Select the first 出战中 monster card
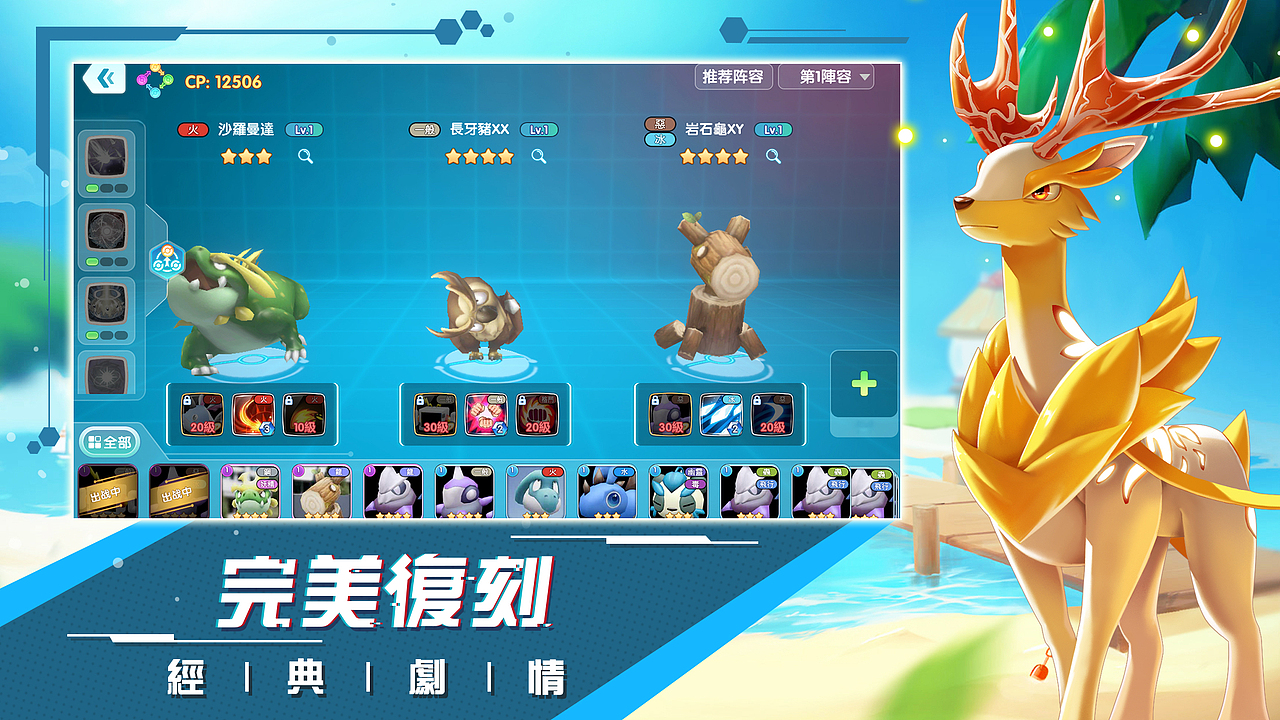Image resolution: width=1280 pixels, height=720 pixels. pos(107,490)
